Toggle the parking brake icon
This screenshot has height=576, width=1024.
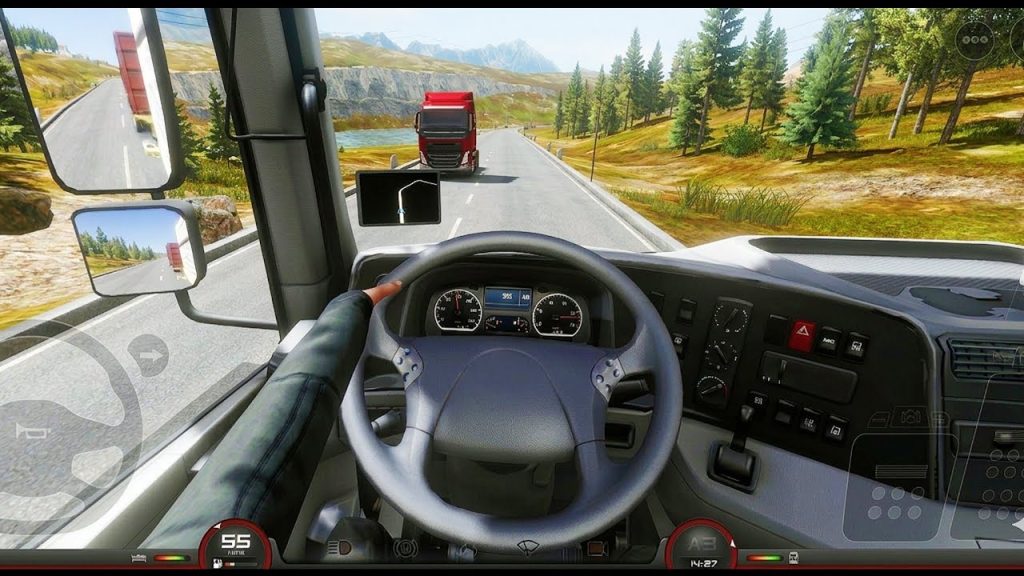point(407,549)
